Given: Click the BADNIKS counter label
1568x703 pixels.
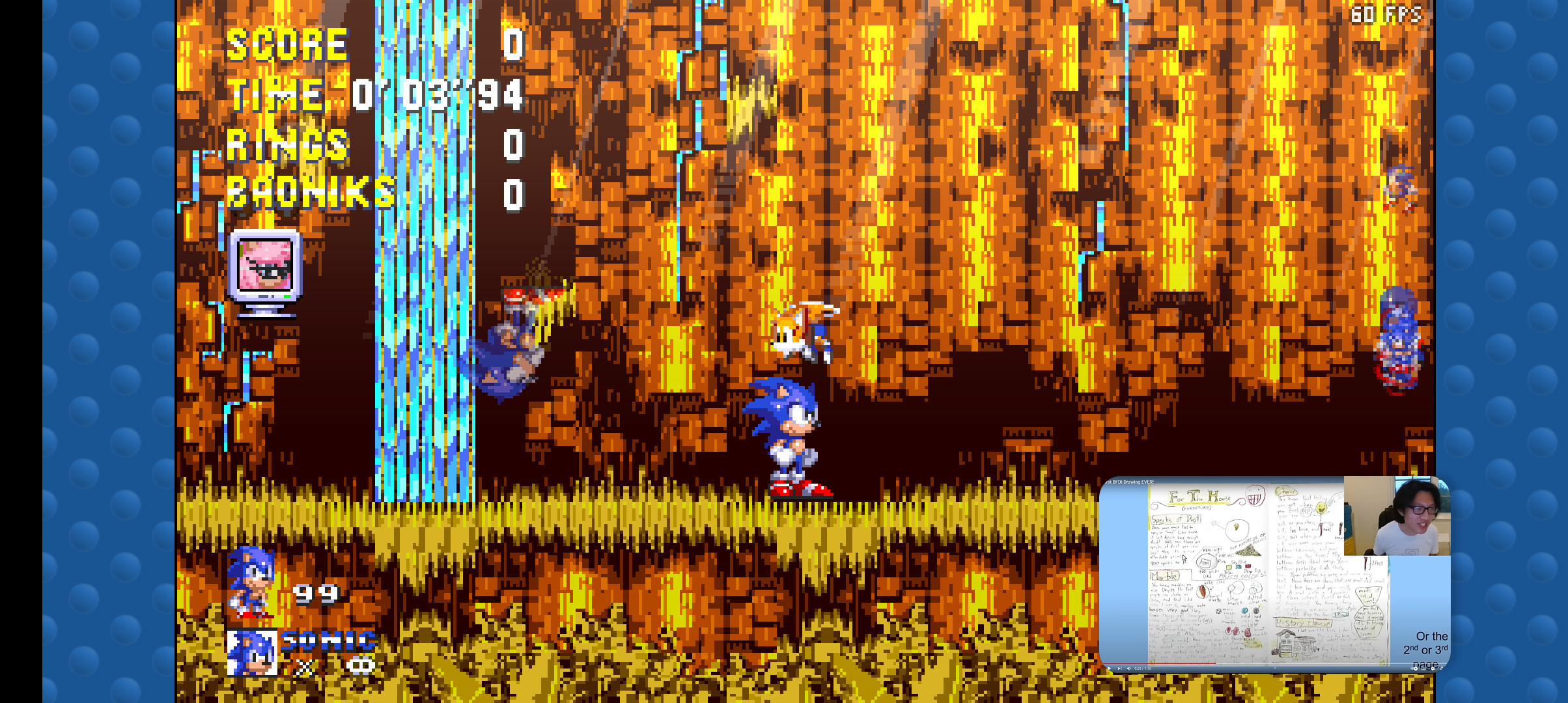Looking at the screenshot, I should (313, 191).
